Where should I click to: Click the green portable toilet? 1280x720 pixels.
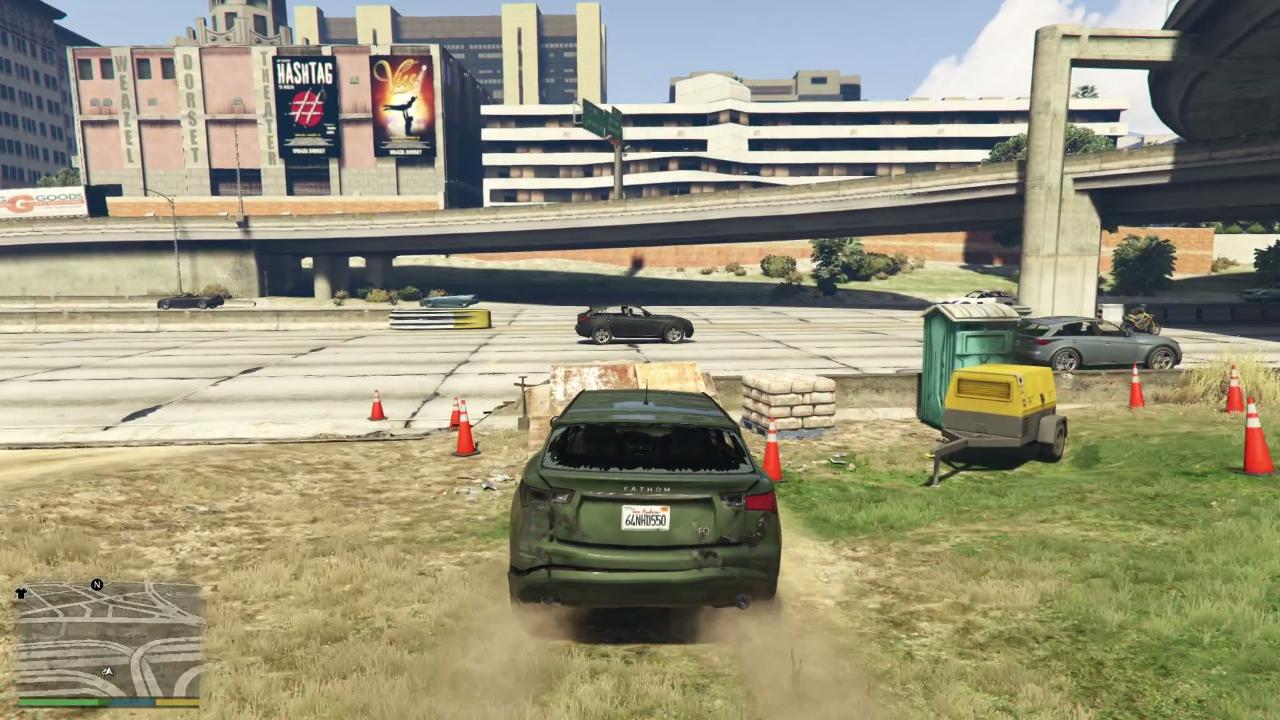(x=965, y=345)
